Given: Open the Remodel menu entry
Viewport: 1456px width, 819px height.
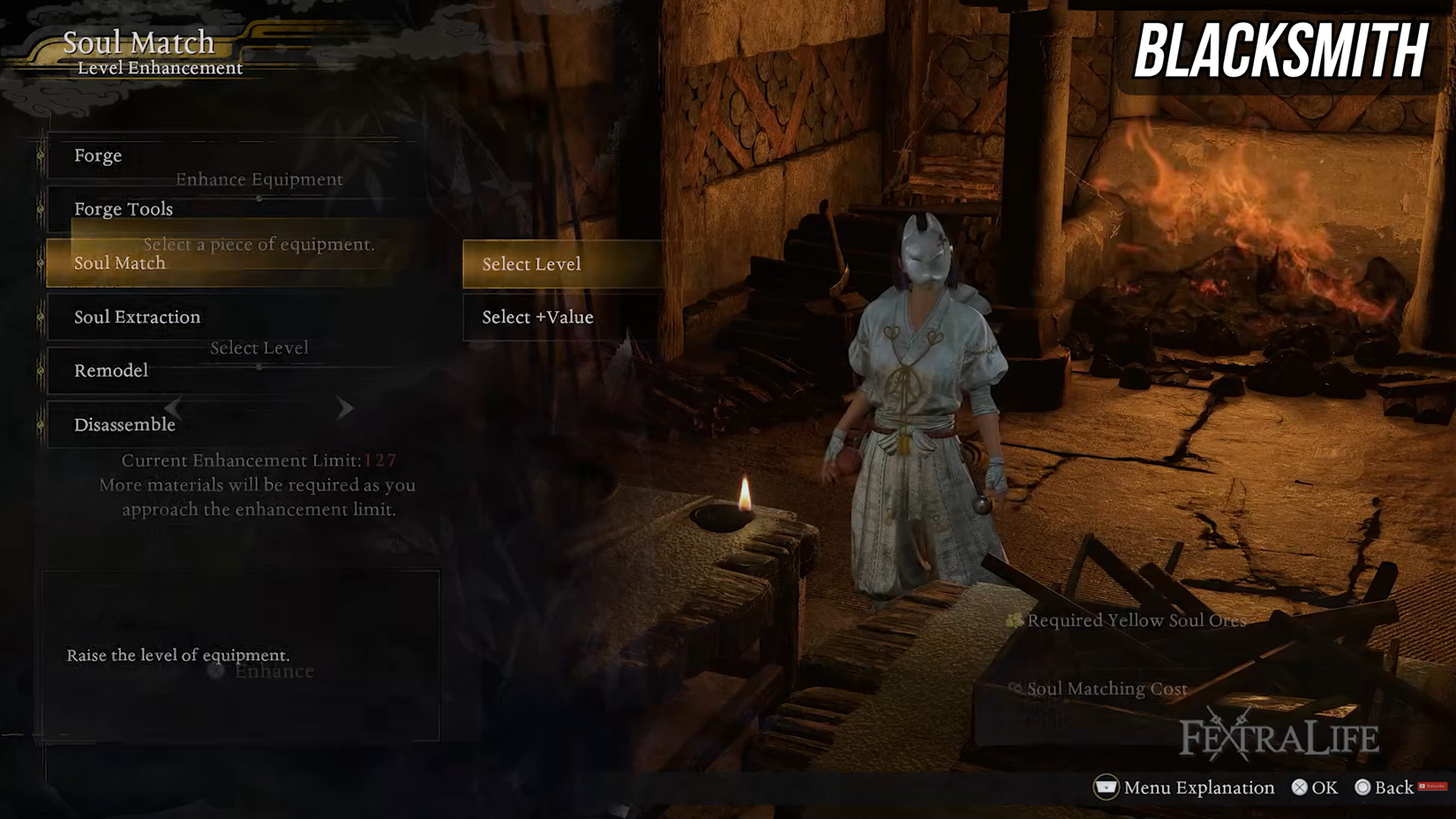Looking at the screenshot, I should (112, 371).
